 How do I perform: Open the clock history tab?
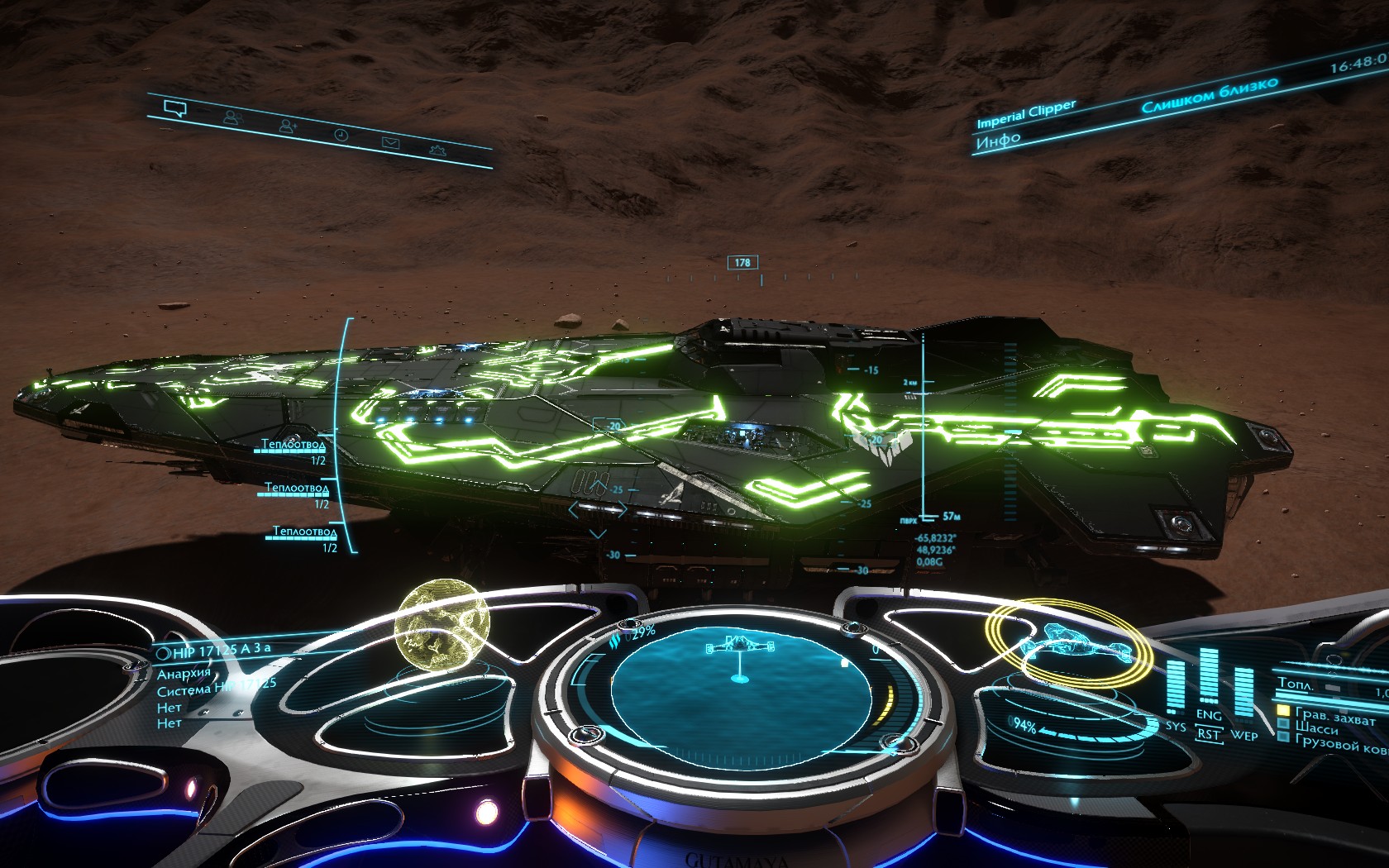(341, 135)
